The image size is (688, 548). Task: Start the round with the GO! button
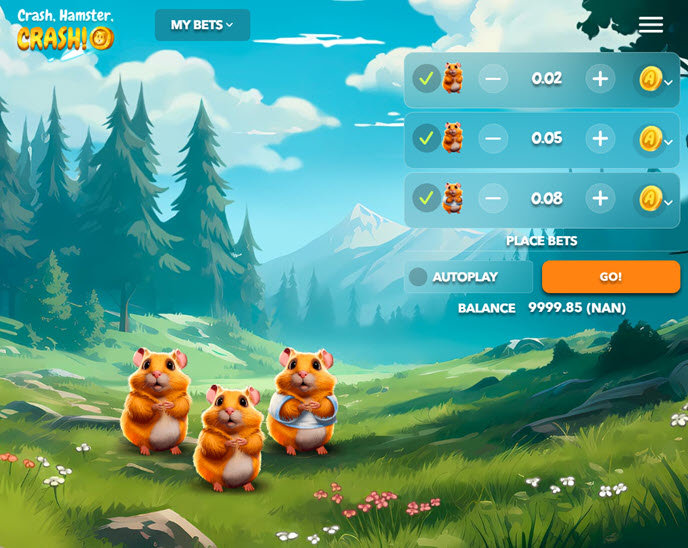610,277
